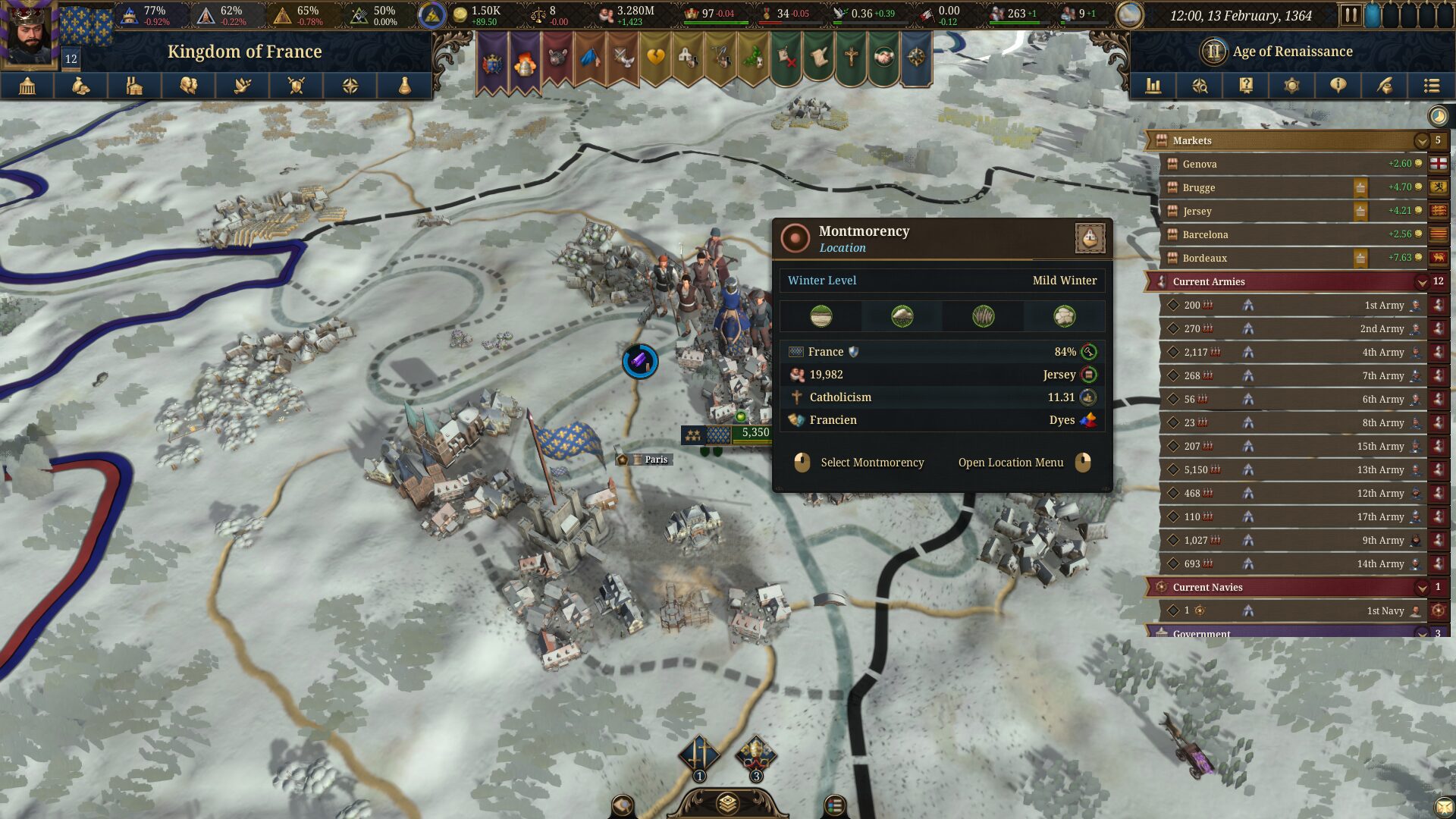Open game settings with the gear icon
The image size is (1456, 819).
pos(1292,86)
